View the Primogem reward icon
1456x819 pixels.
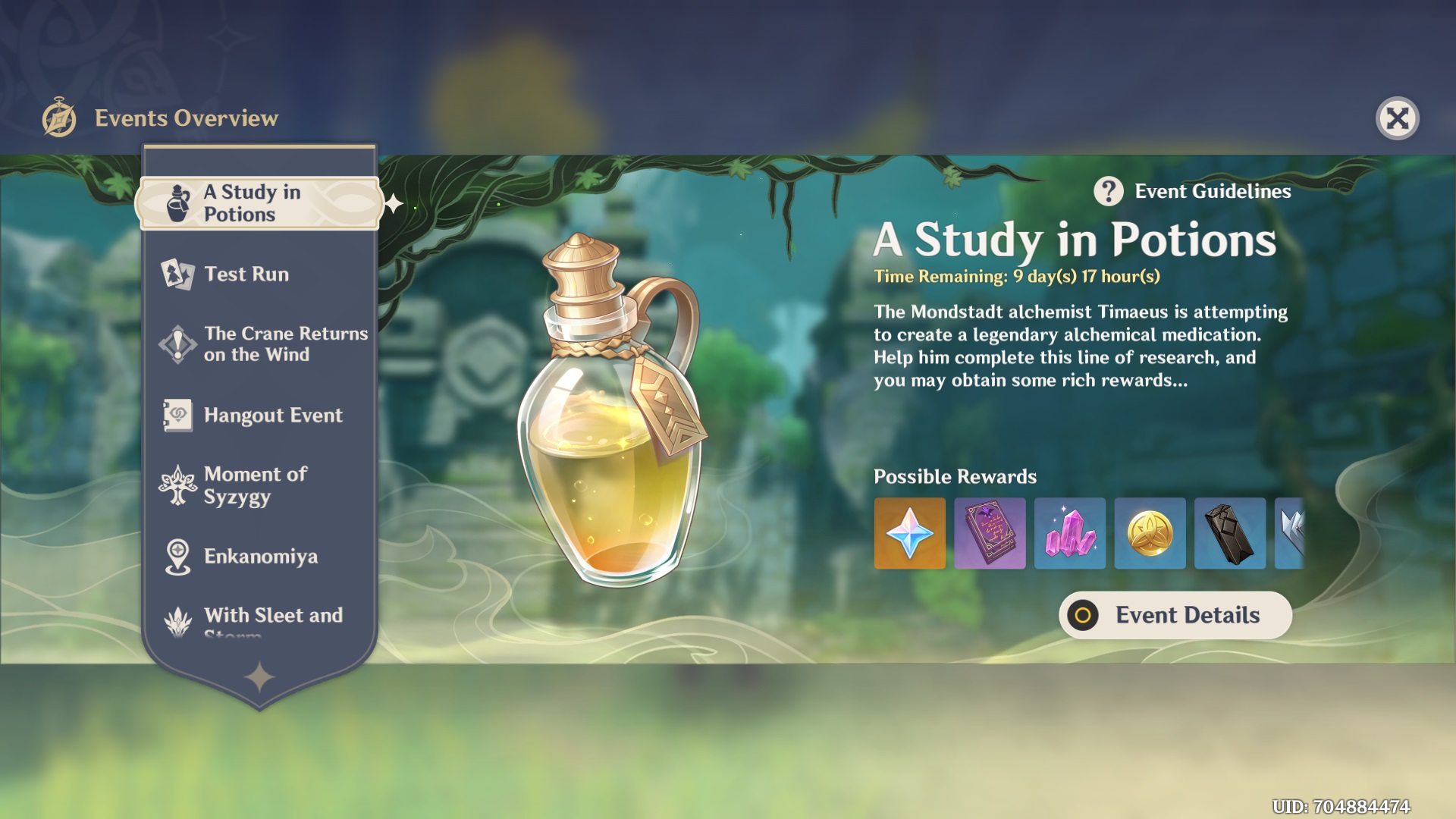point(909,533)
